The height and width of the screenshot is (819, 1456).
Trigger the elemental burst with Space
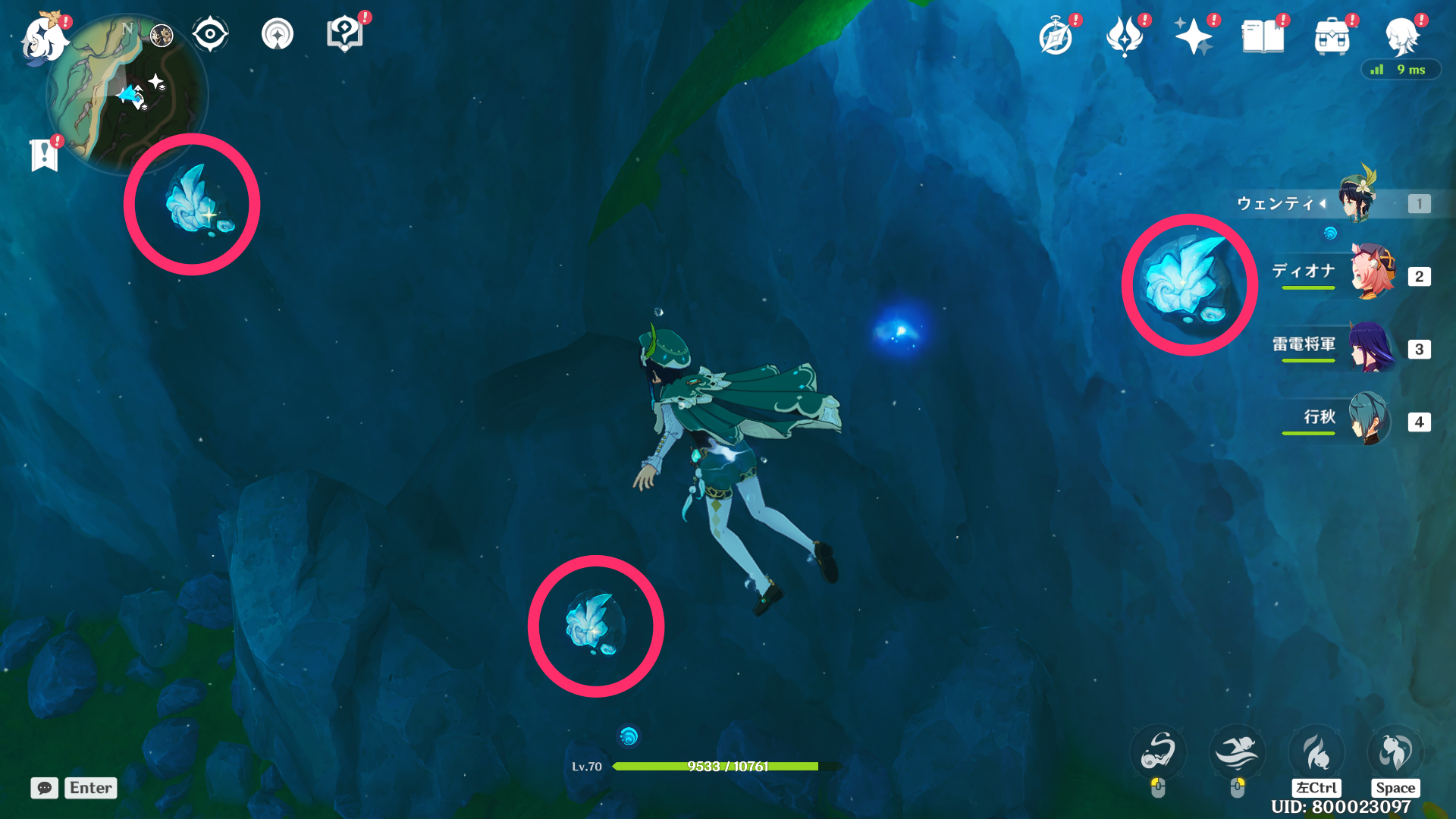point(1395,752)
